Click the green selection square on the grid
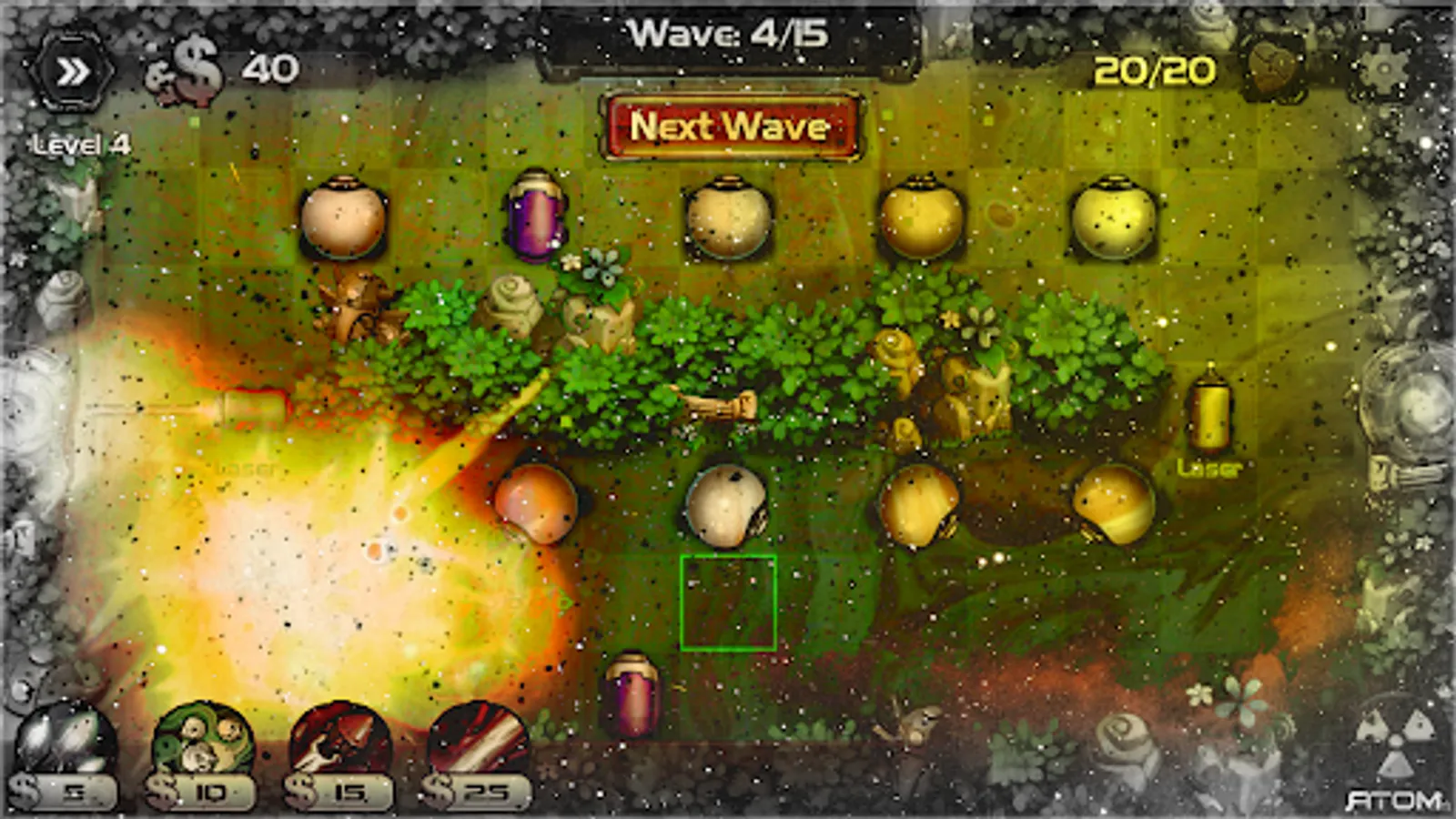1456x819 pixels. click(731, 603)
